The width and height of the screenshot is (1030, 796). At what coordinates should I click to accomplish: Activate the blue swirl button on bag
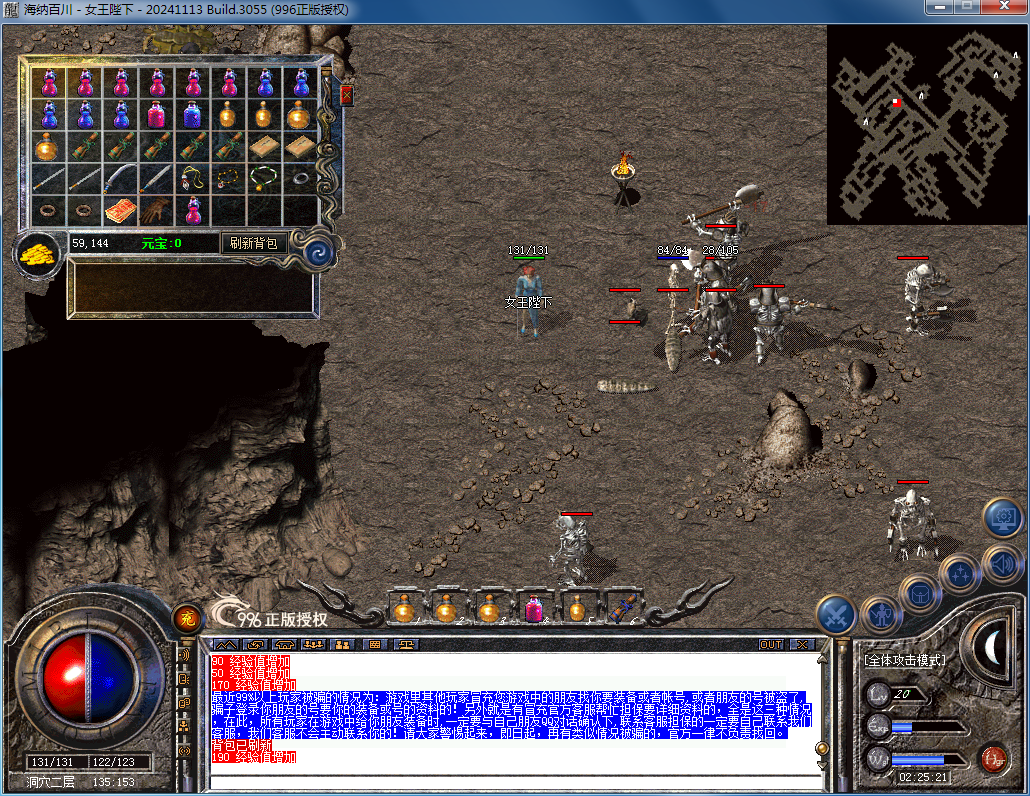[318, 250]
